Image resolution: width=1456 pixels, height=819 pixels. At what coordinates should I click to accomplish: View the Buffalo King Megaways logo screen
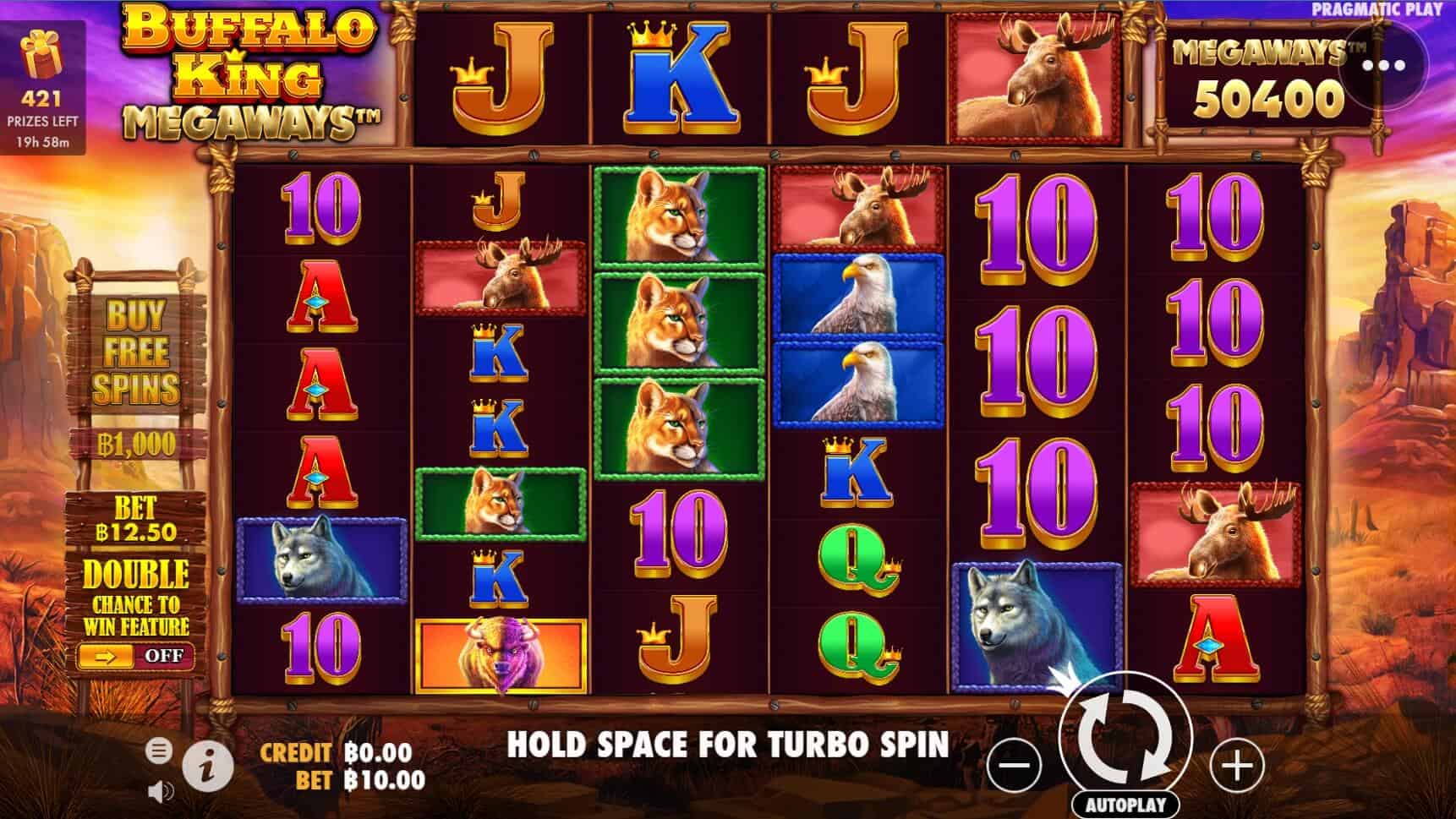tap(249, 72)
